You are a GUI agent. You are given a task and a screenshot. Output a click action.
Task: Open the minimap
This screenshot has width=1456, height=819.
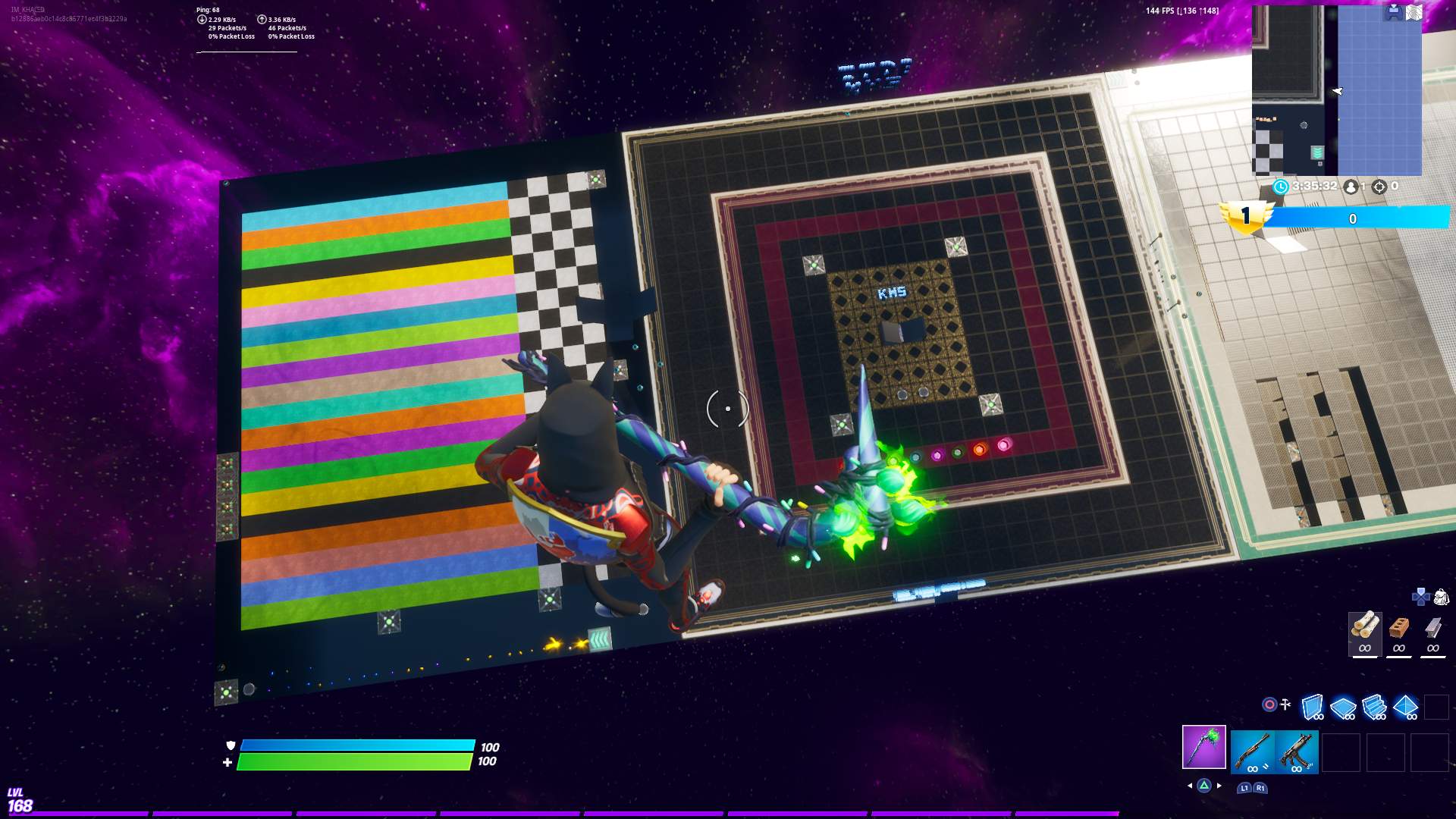pos(1336,91)
